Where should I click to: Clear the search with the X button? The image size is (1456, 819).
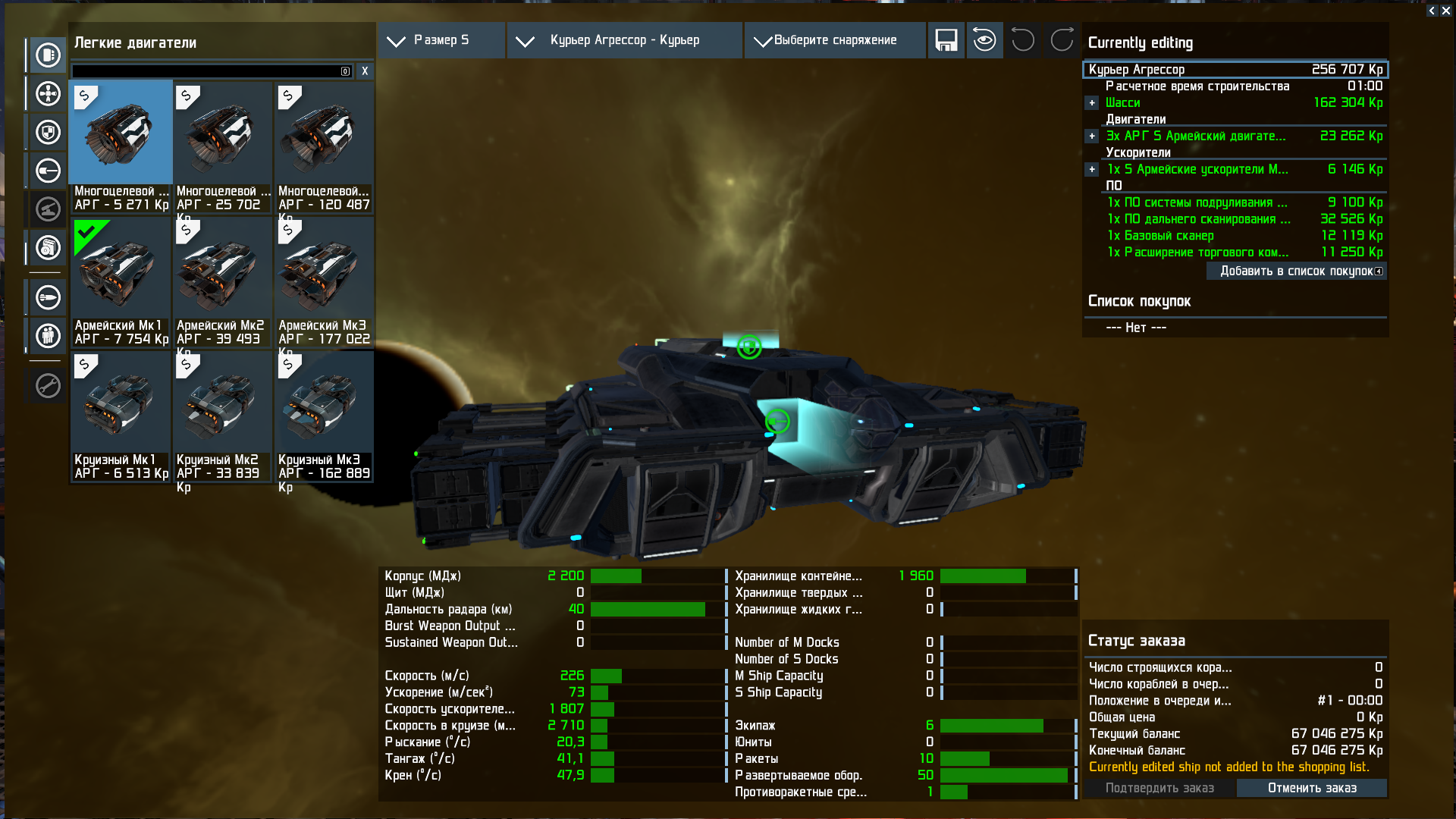pyautogui.click(x=365, y=71)
